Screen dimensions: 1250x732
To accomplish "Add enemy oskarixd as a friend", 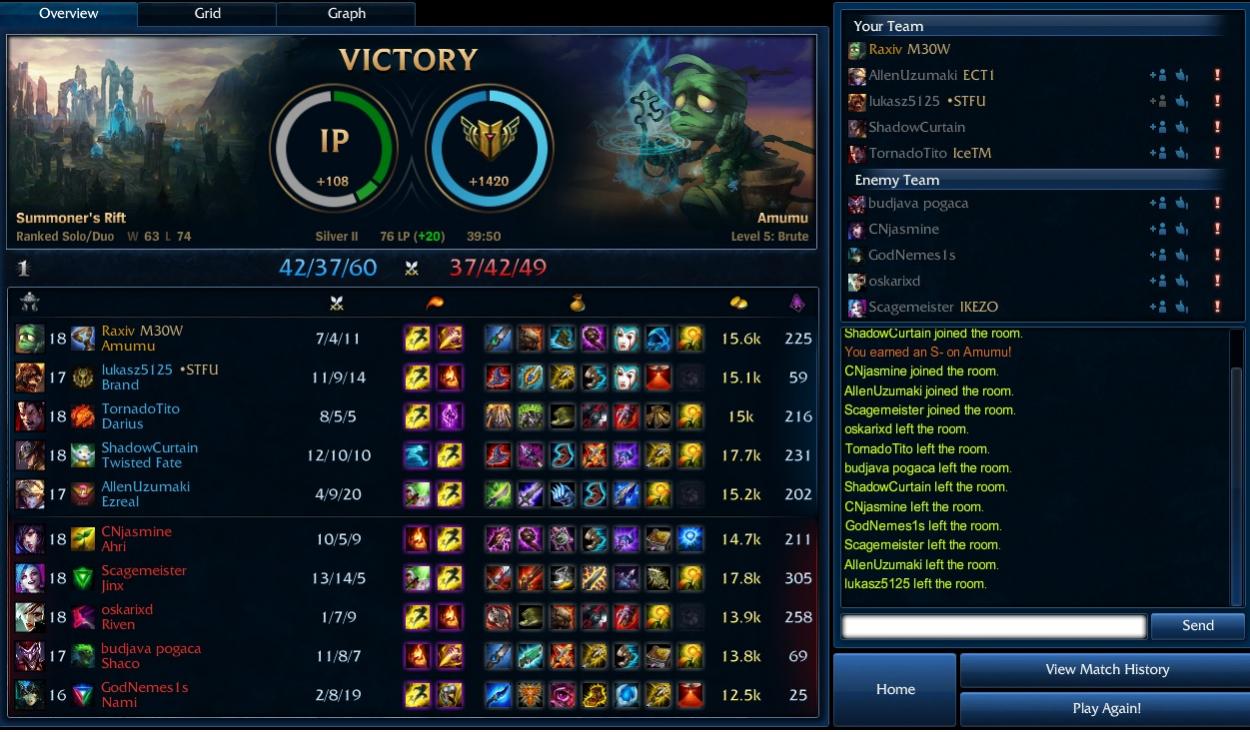I will point(1158,282).
